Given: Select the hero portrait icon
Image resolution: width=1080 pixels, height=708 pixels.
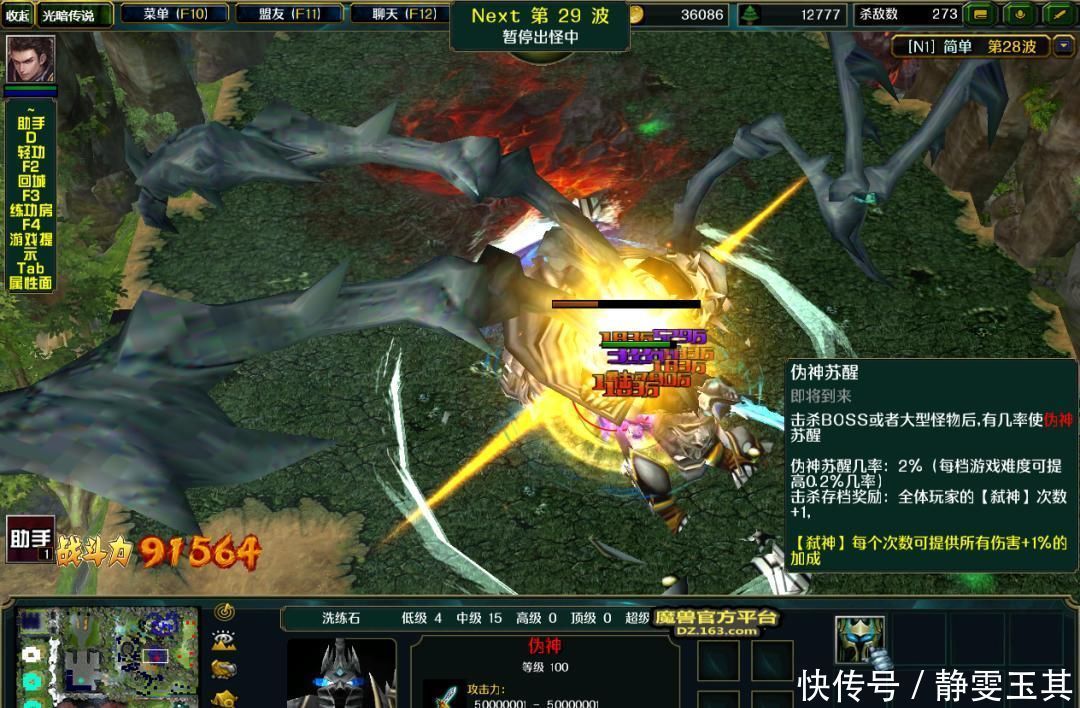Looking at the screenshot, I should point(30,60).
